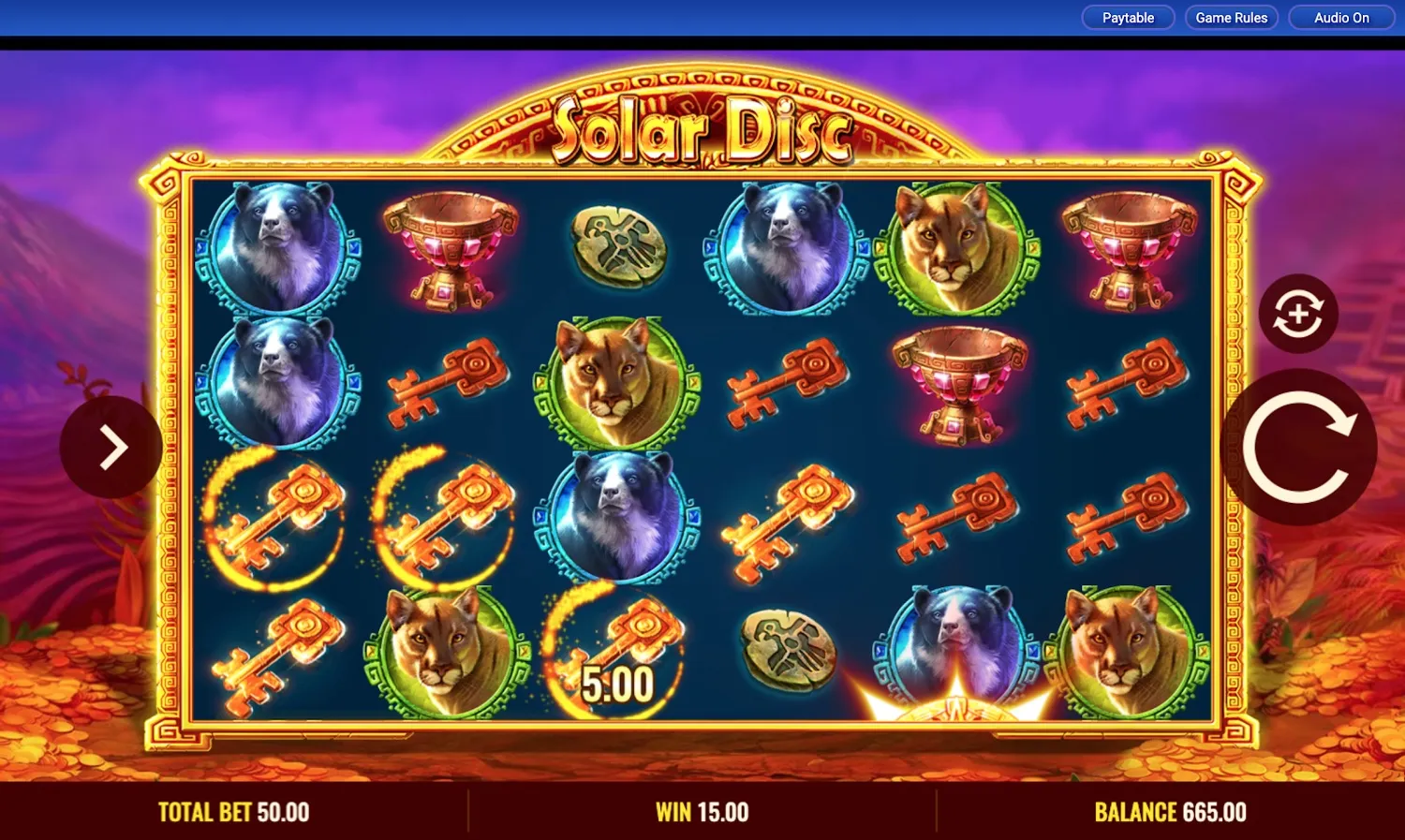Click the WIN 15.00 display
This screenshot has height=840, width=1405.
click(701, 811)
